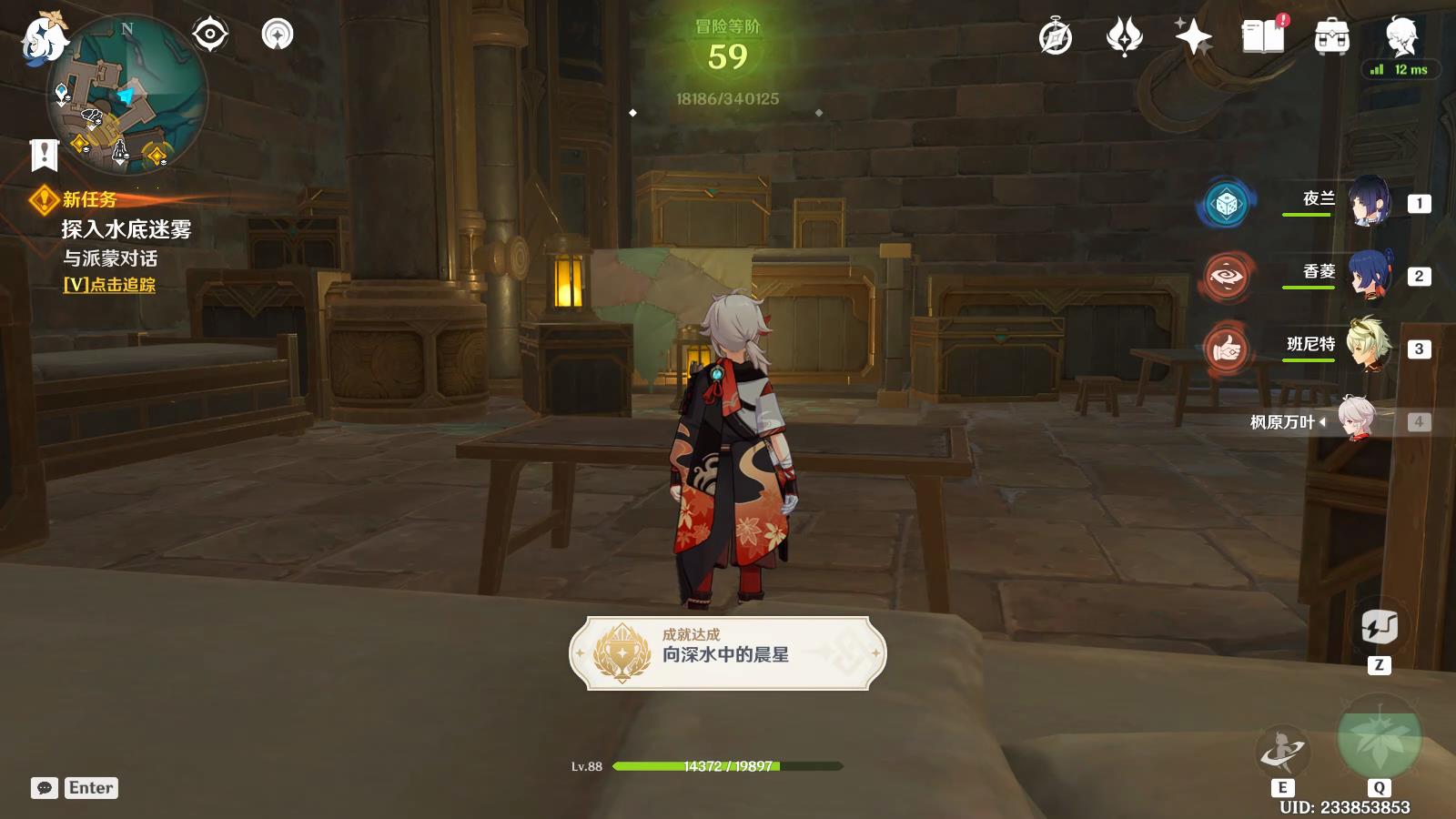Click Xiangling's elemental burst eye icon
Viewport: 1456px width, 819px height.
[1225, 278]
